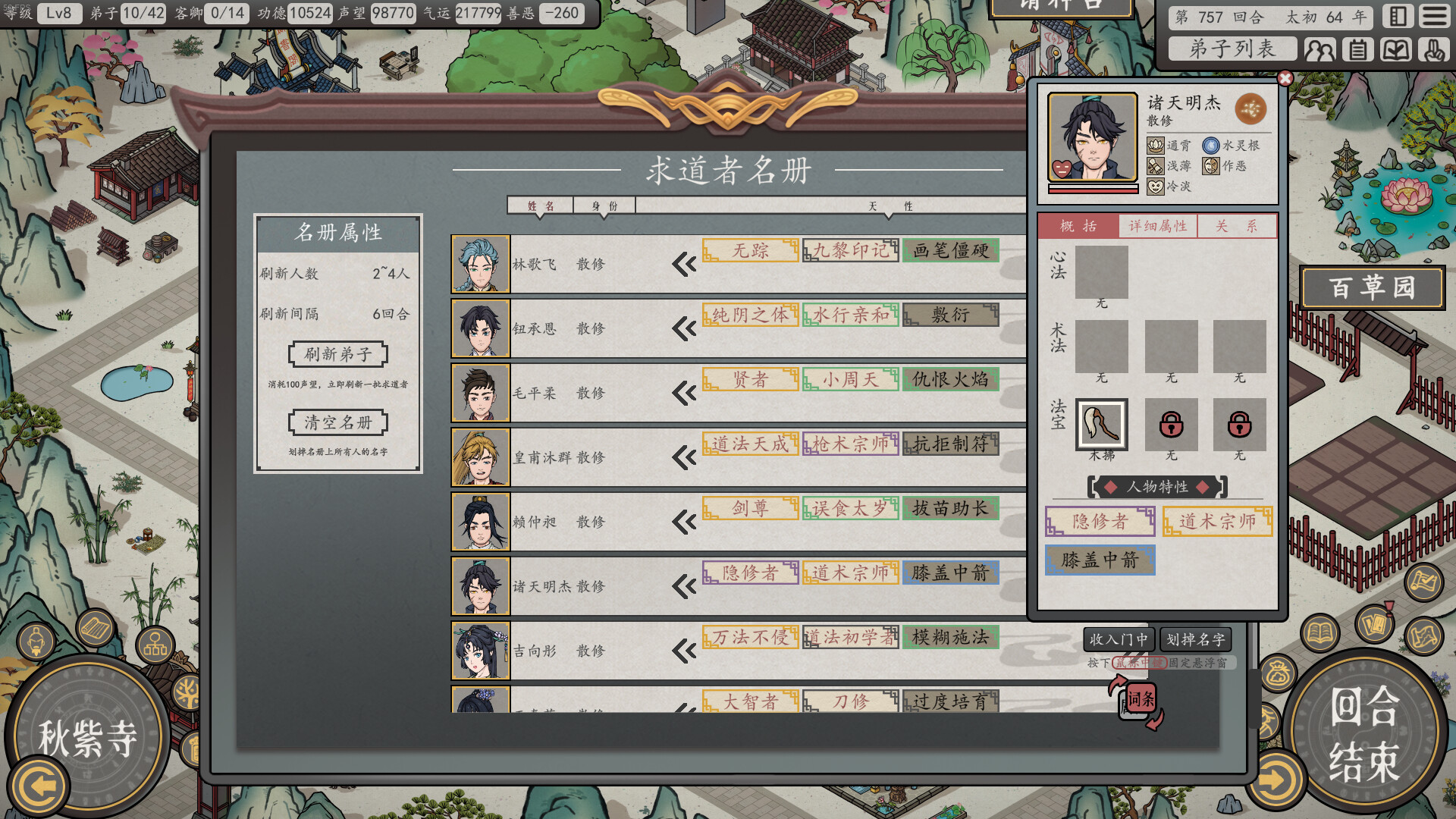The width and height of the screenshot is (1456, 819).
Task: Click the locked third treasure slot
Action: (x=1238, y=425)
